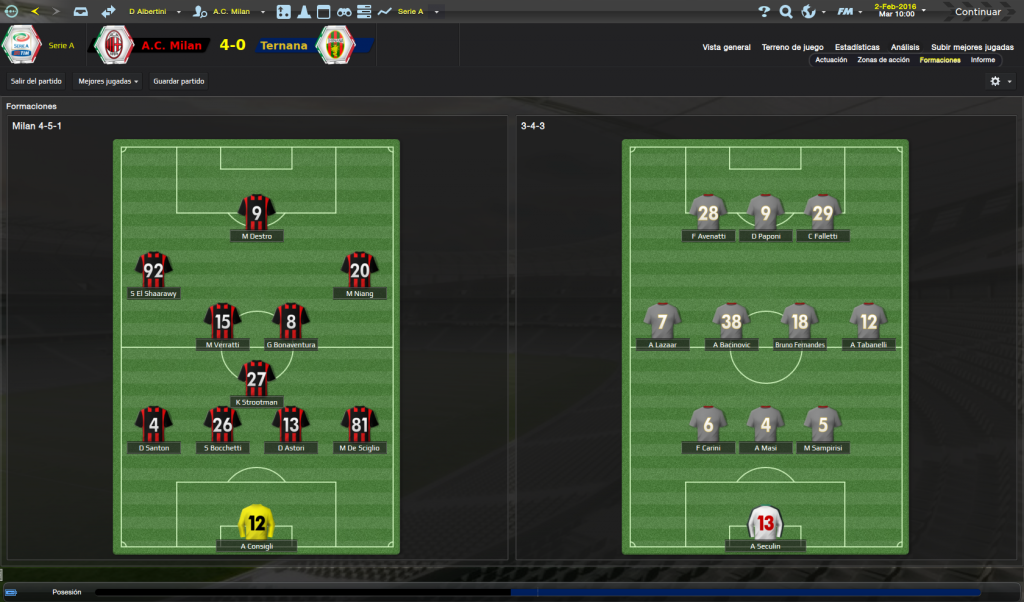Select M Destro's number 9 shirt
The width and height of the screenshot is (1024, 602).
pyautogui.click(x=257, y=213)
